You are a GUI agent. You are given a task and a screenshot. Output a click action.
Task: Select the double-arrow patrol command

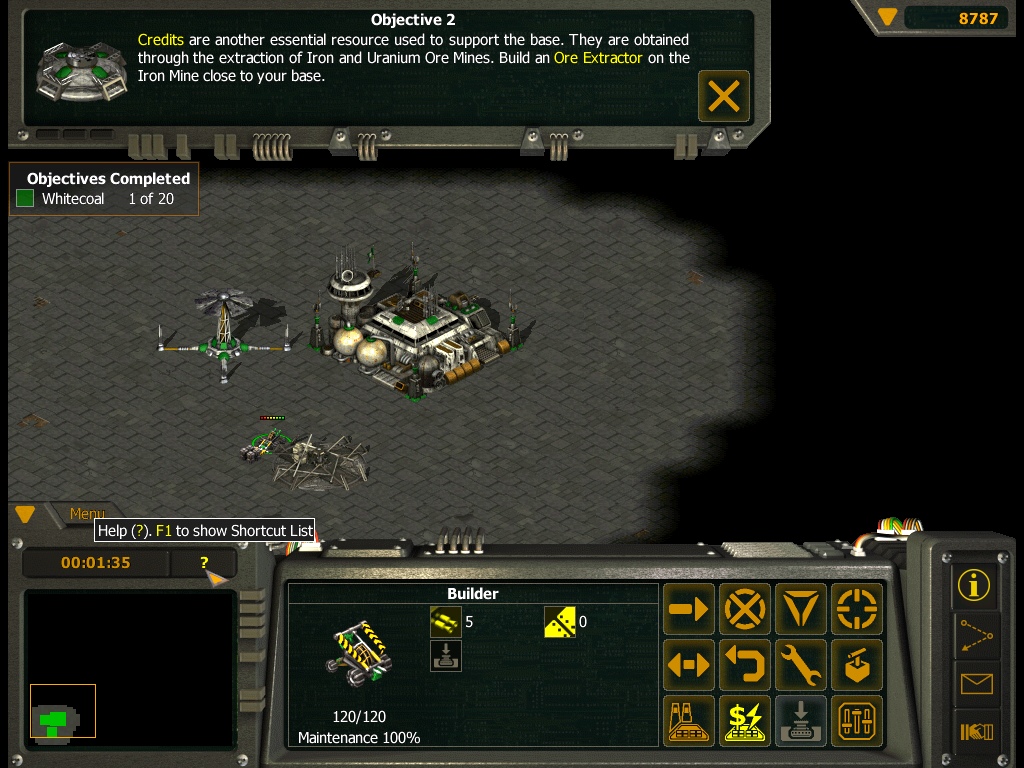689,665
